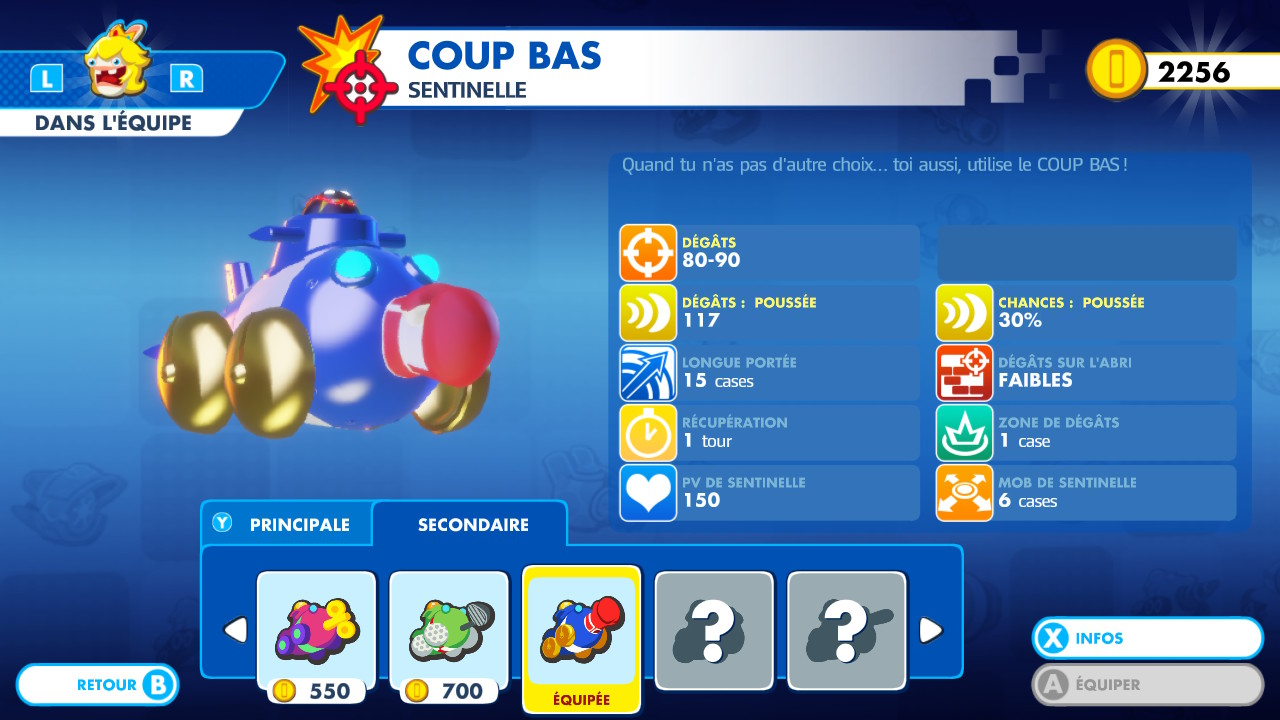Select the green sentry costing 700 coins
Screen dimensions: 1280x720
tap(448, 630)
